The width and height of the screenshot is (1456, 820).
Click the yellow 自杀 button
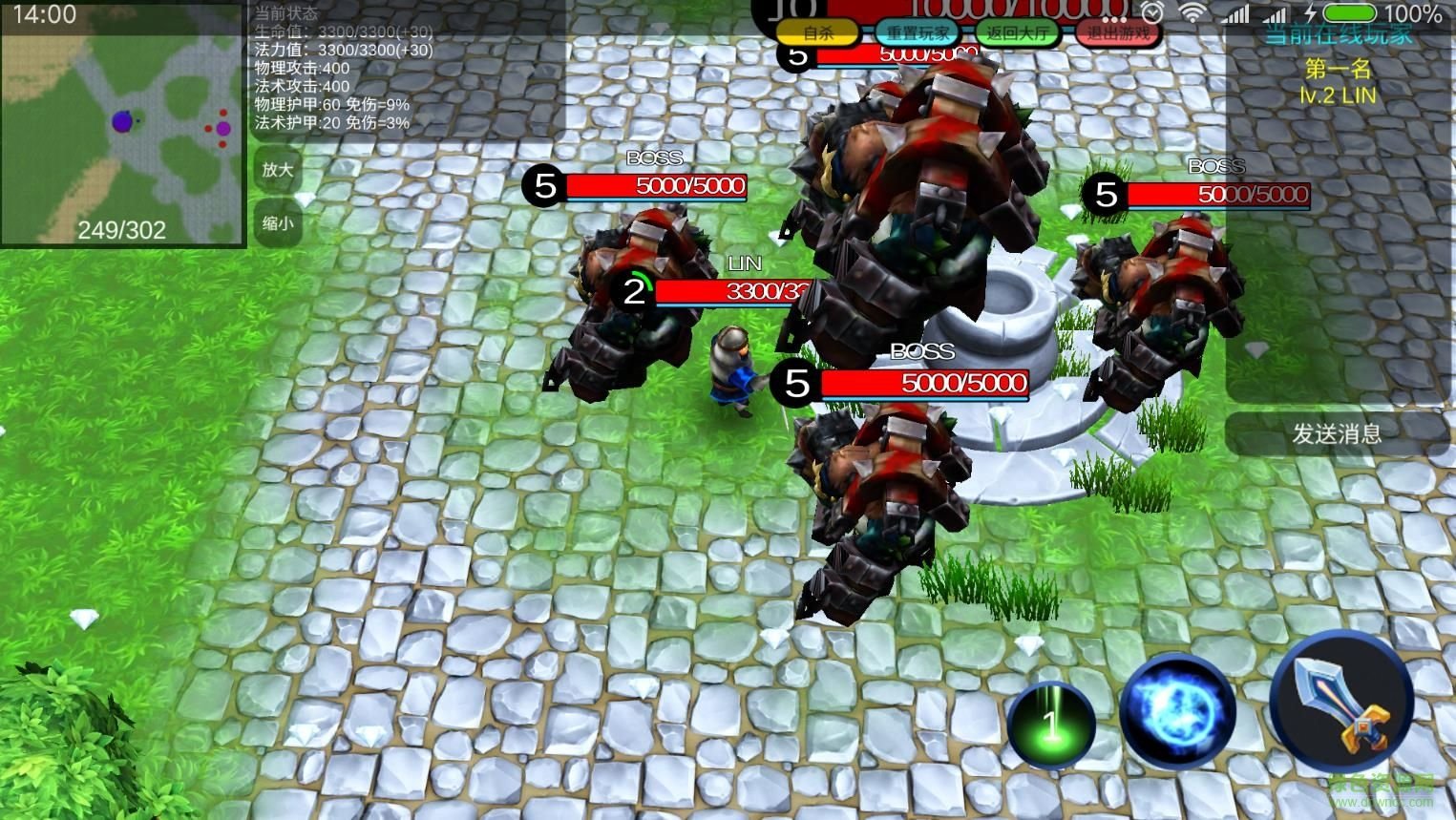817,32
